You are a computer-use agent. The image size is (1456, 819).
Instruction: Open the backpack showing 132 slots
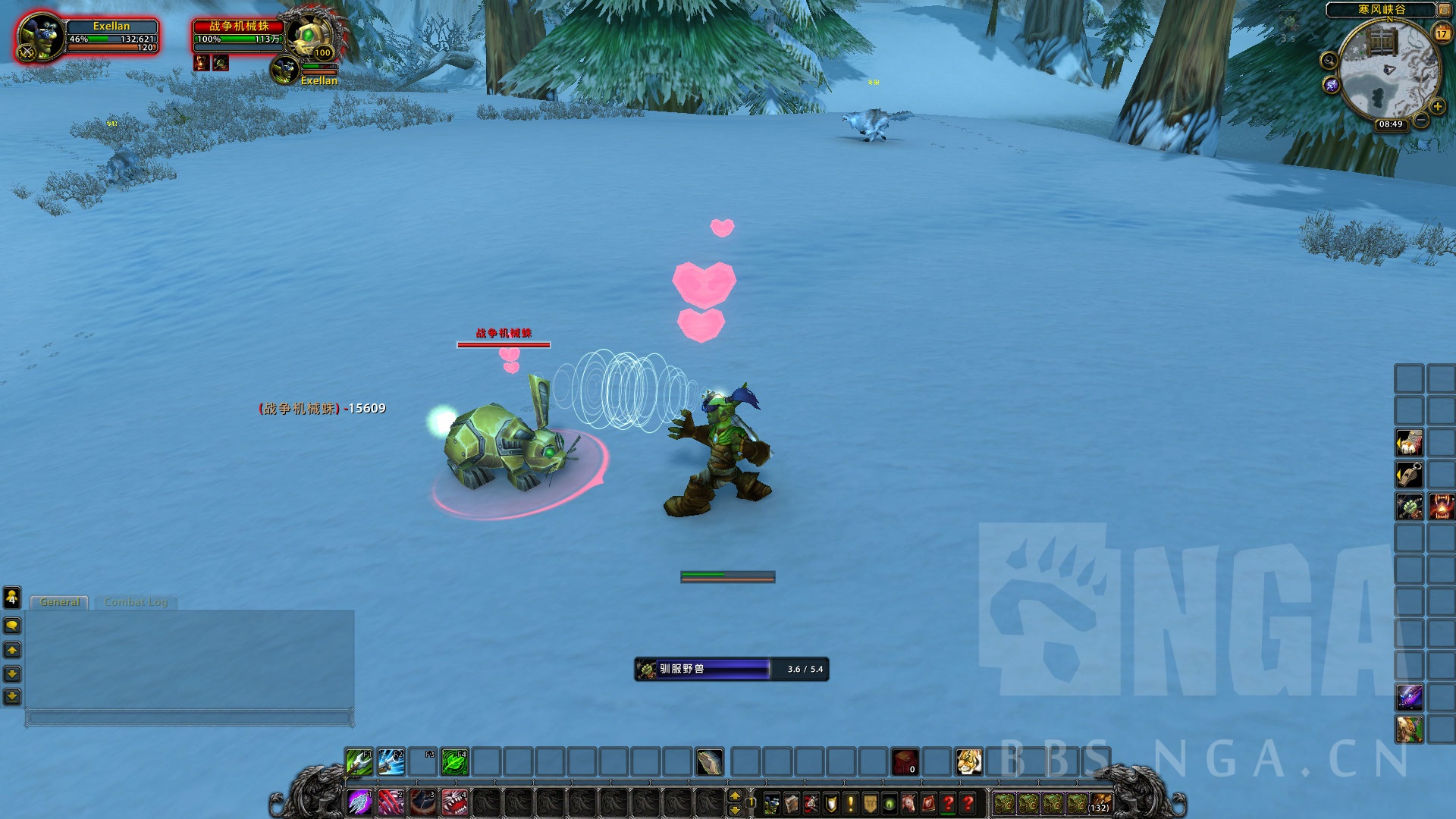point(1100,802)
